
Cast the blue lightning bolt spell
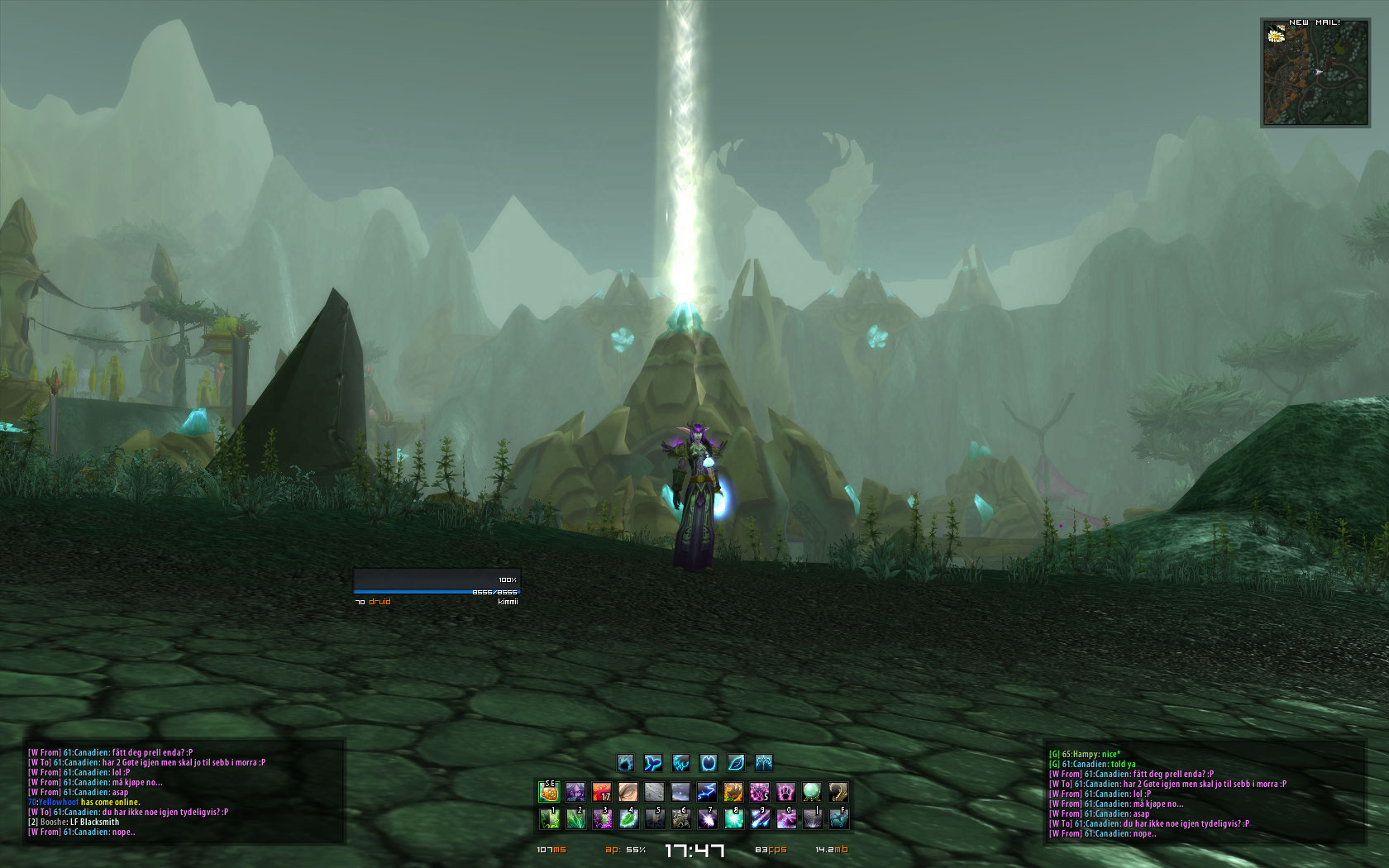click(707, 793)
